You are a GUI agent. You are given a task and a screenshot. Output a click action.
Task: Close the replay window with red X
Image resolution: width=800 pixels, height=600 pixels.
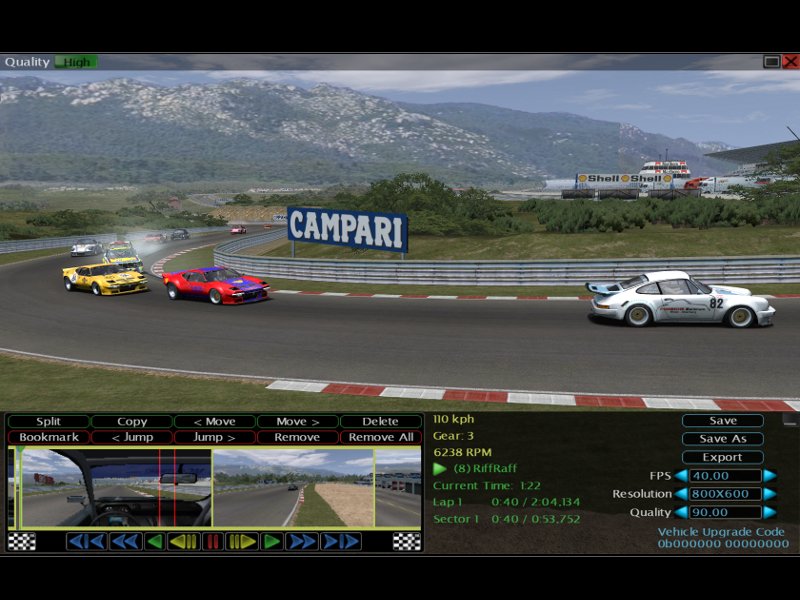point(790,62)
